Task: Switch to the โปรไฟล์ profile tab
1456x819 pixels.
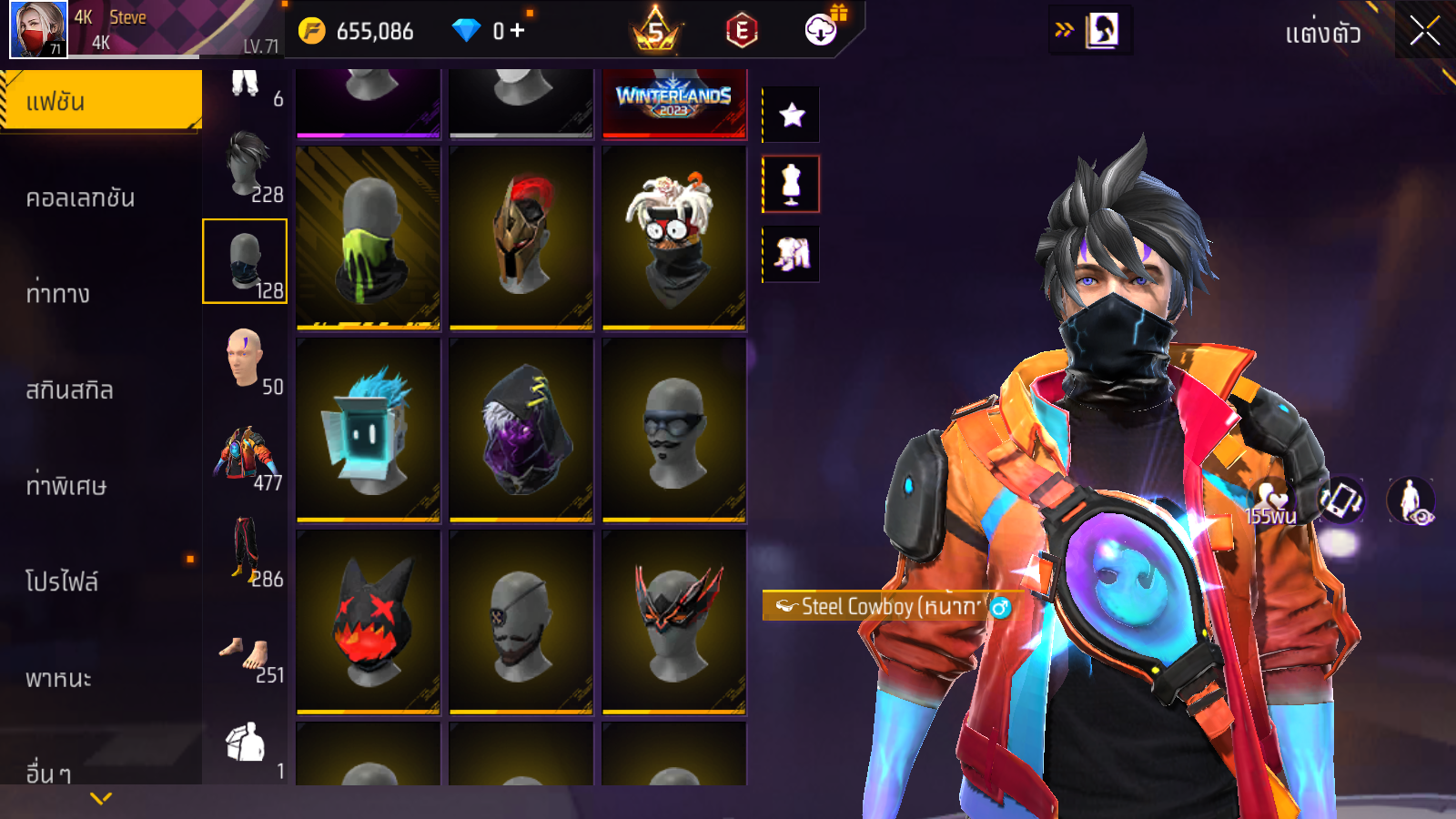Action: pos(62,581)
